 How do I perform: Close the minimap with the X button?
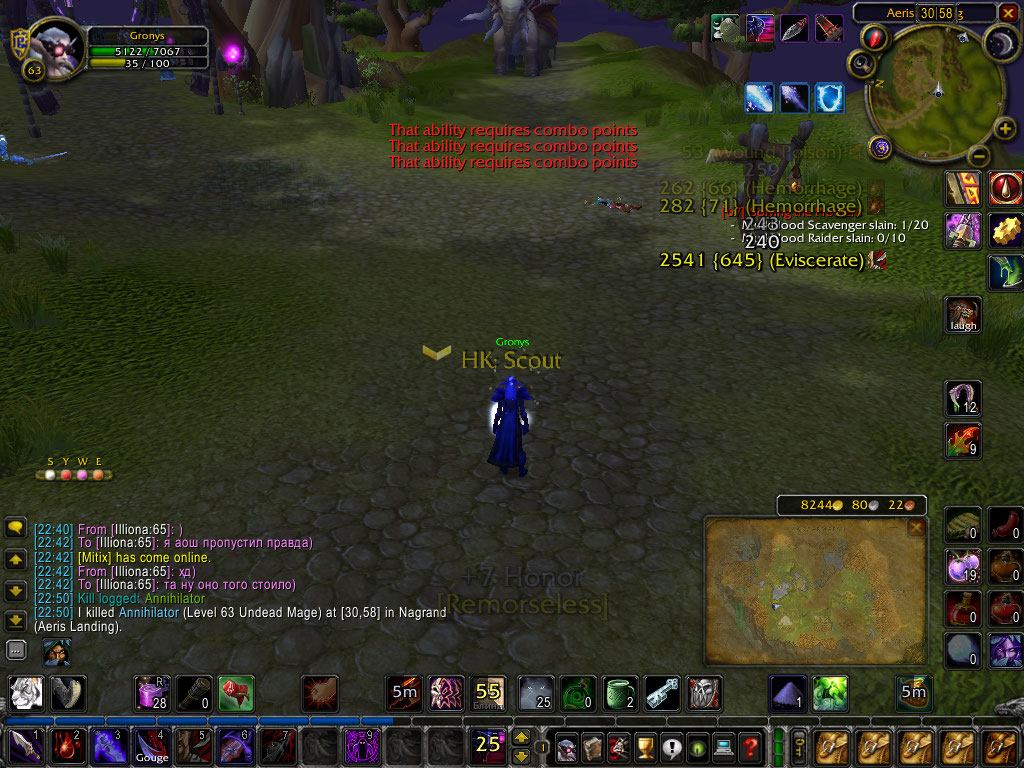tap(1009, 12)
